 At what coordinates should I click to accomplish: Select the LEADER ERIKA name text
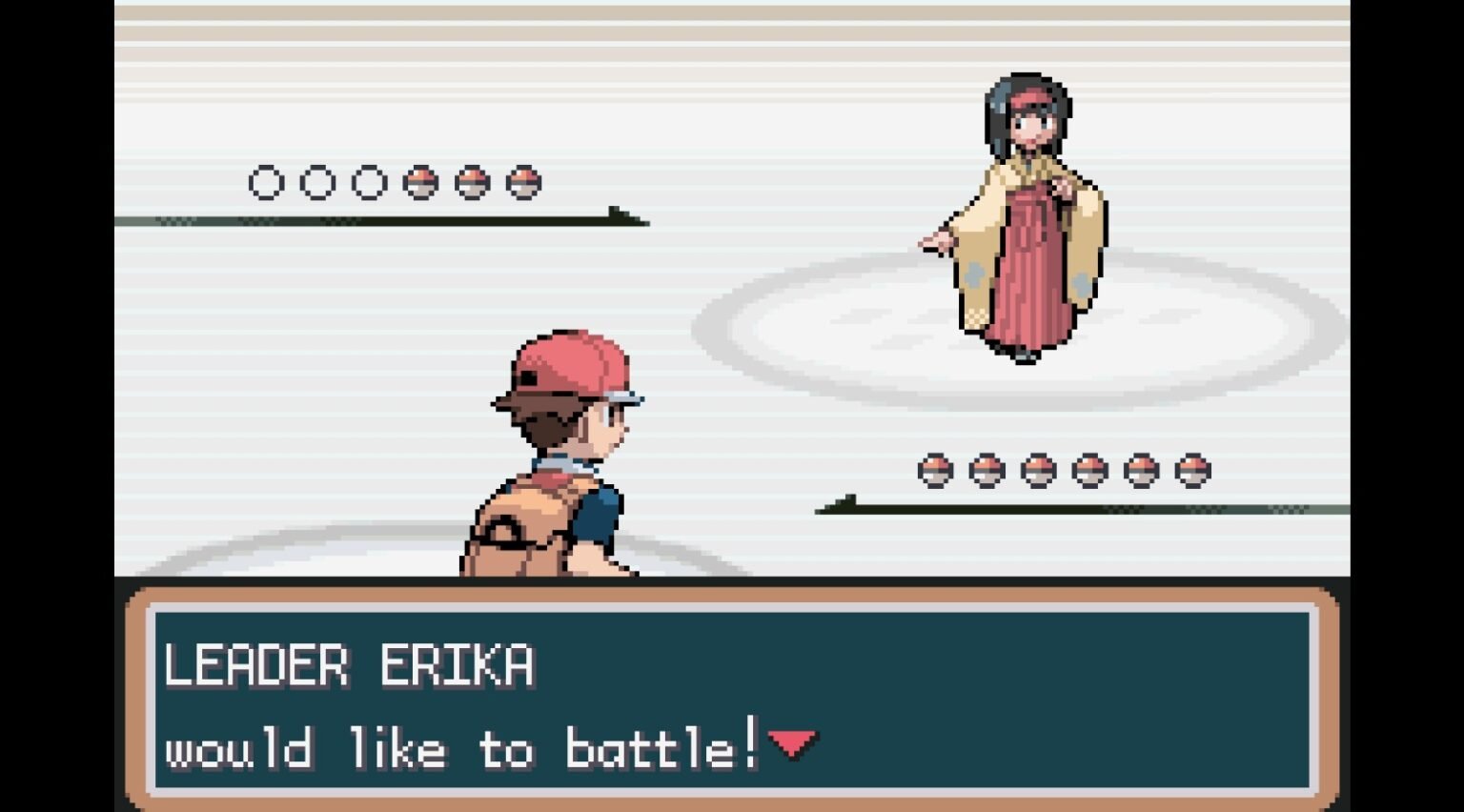(353, 665)
